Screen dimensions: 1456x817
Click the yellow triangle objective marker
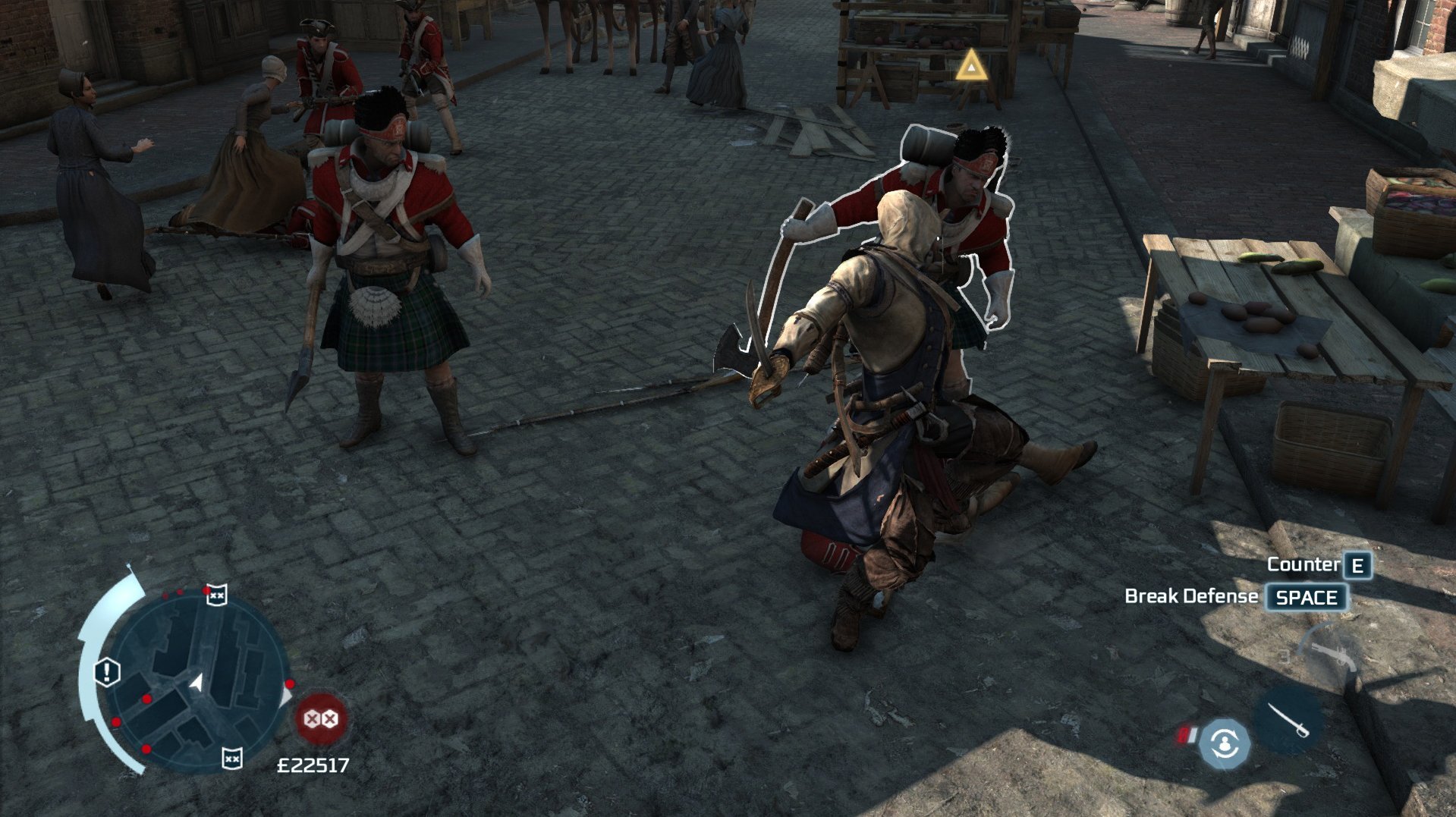pos(970,67)
